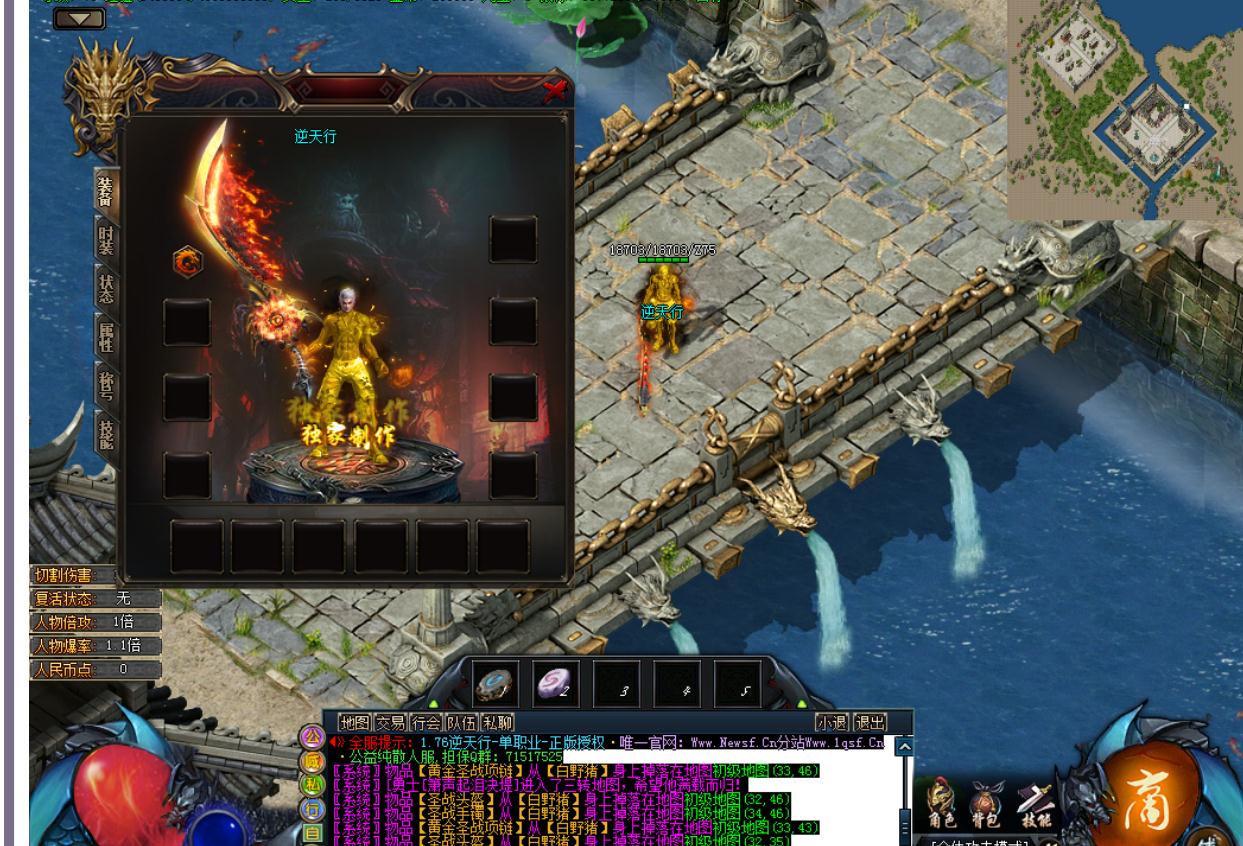This screenshot has width=1243, height=846.
Task: Open the 交易 trade button
Action: coord(390,722)
